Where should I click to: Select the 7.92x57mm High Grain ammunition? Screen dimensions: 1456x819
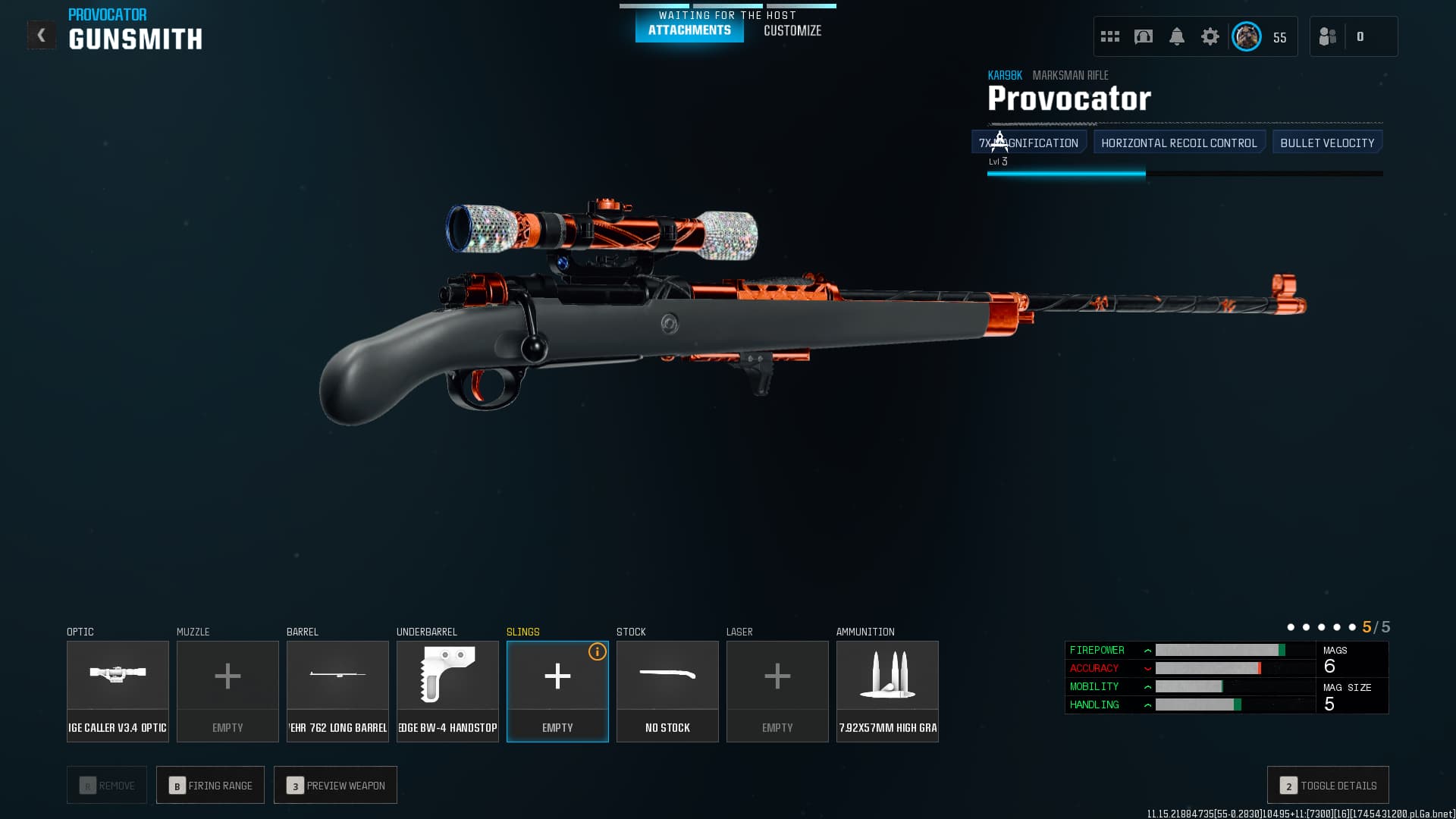887,686
